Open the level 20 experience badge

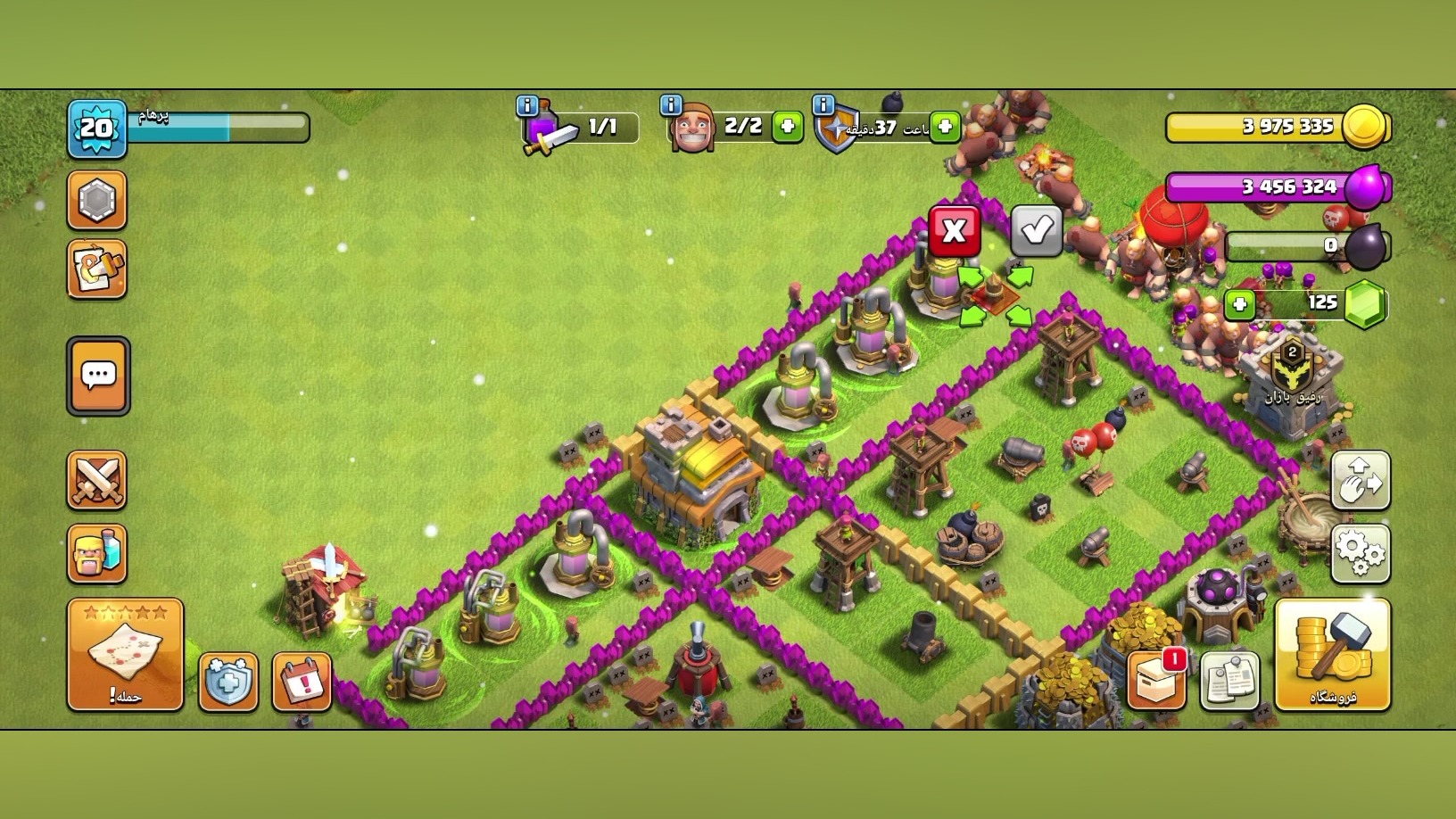pos(96,129)
